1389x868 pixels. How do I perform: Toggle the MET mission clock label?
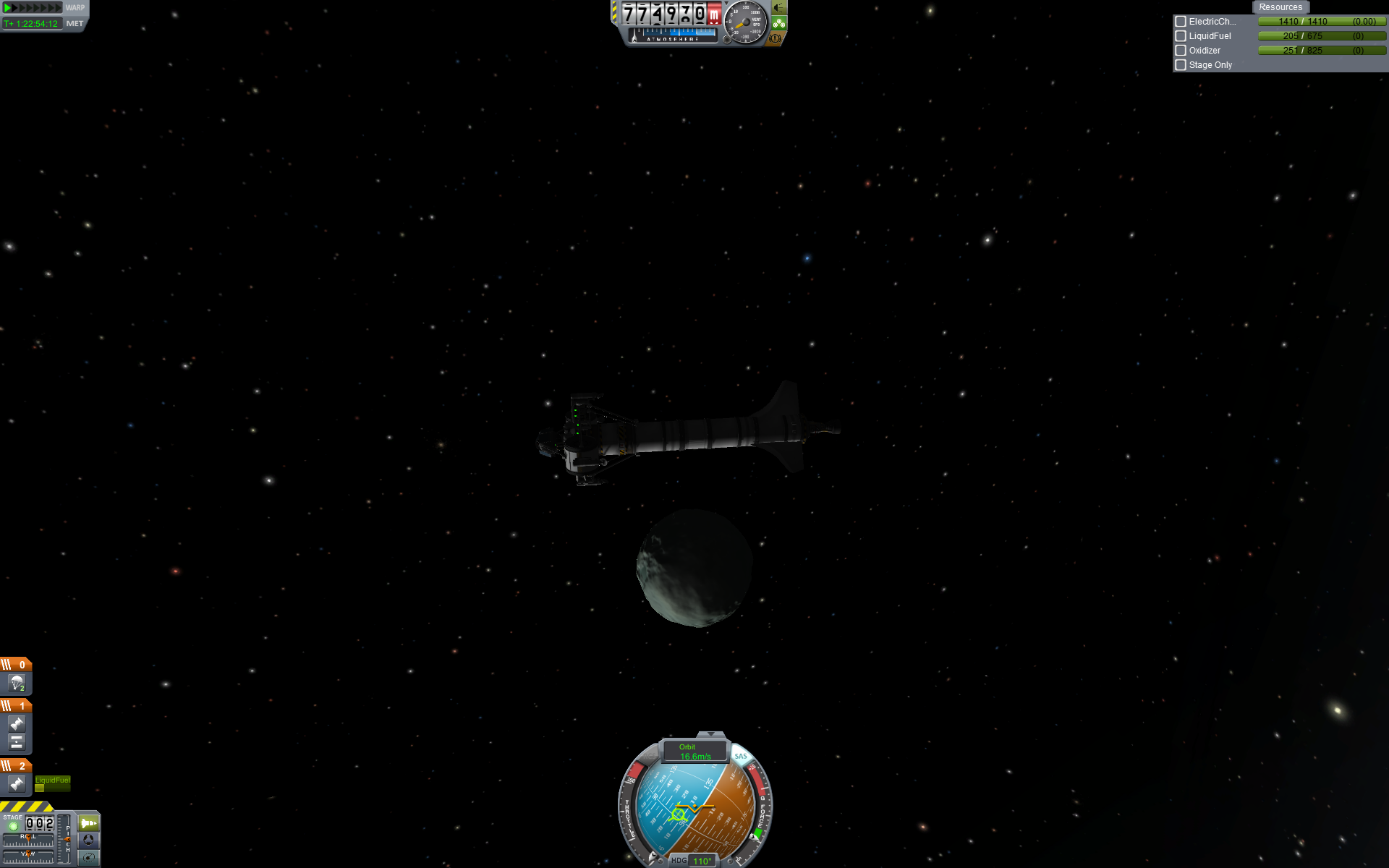[75, 24]
